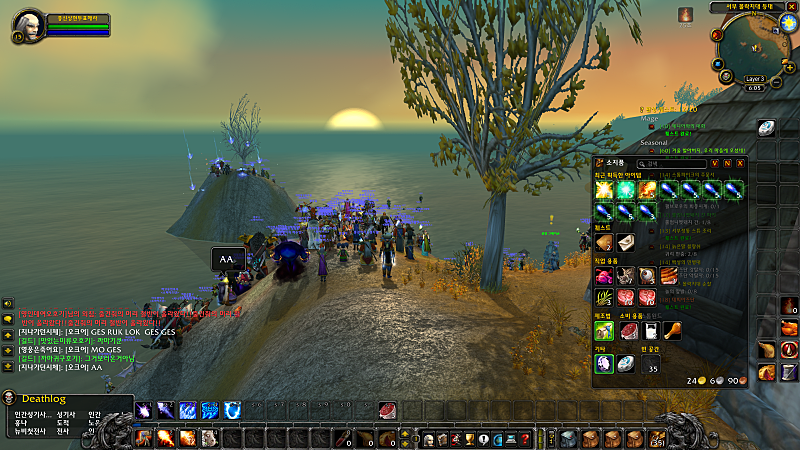Image resolution: width=800 pixels, height=450 pixels.
Task: Close the bag window with the X button
Action: (741, 163)
